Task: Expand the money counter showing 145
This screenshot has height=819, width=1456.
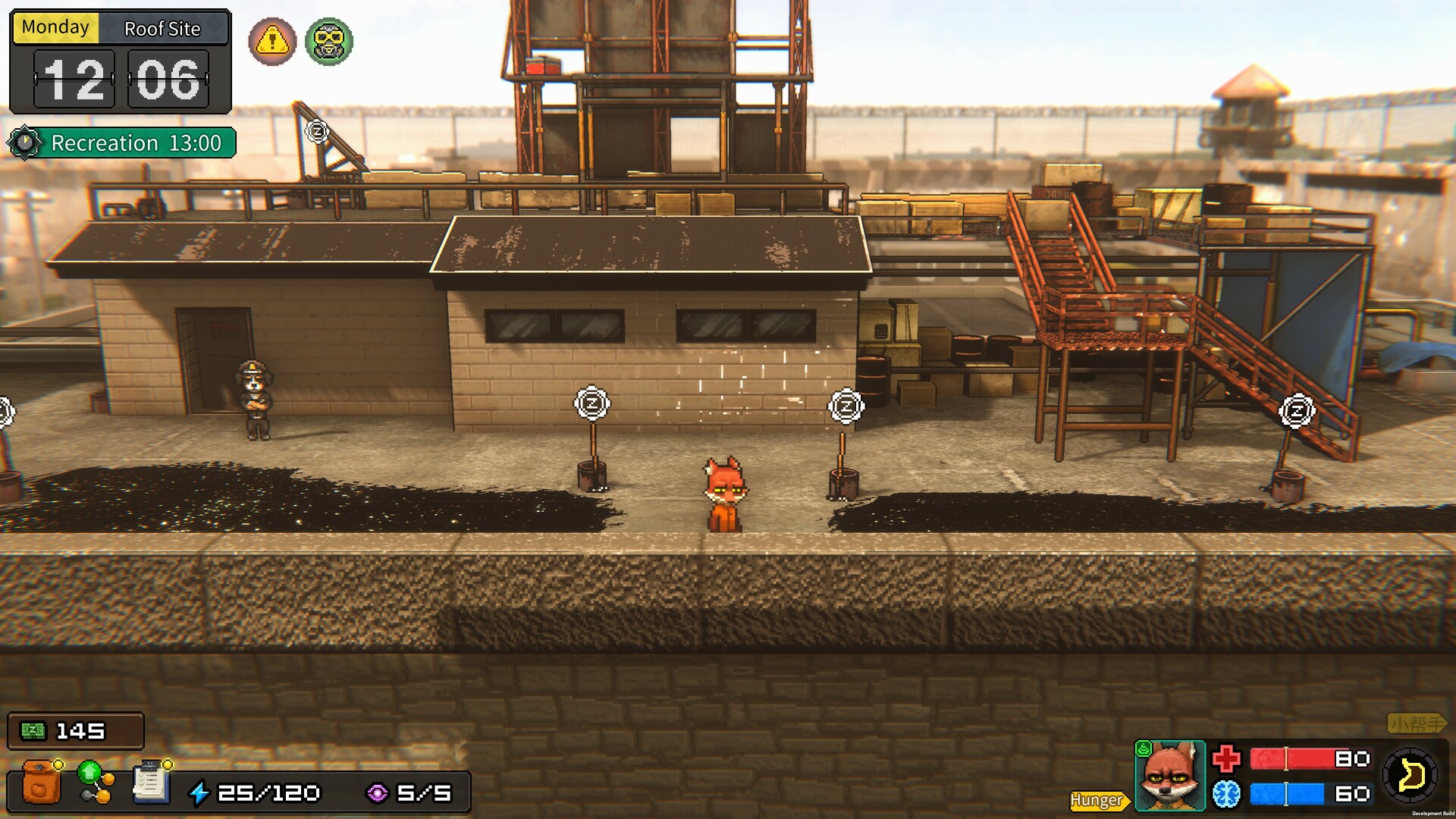Action: [74, 730]
